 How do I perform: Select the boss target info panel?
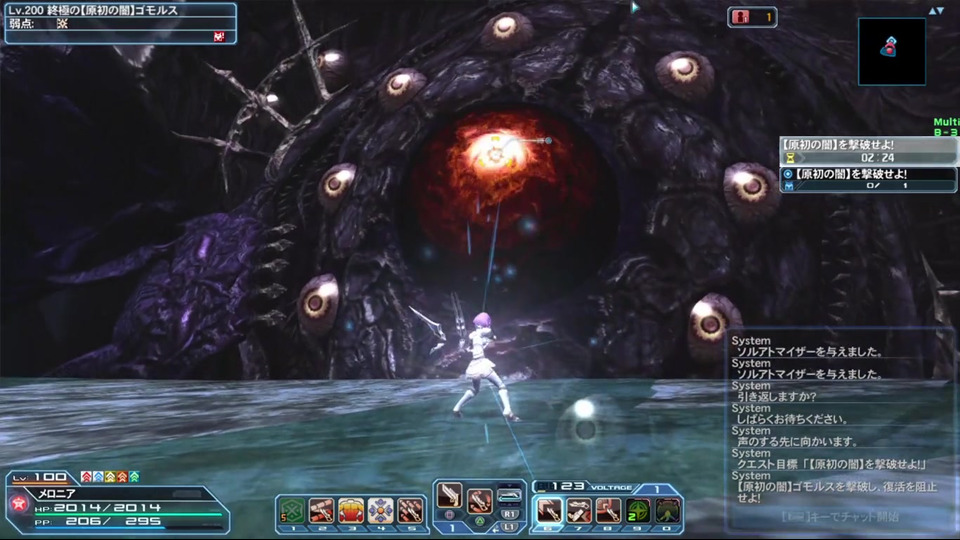tap(120, 23)
